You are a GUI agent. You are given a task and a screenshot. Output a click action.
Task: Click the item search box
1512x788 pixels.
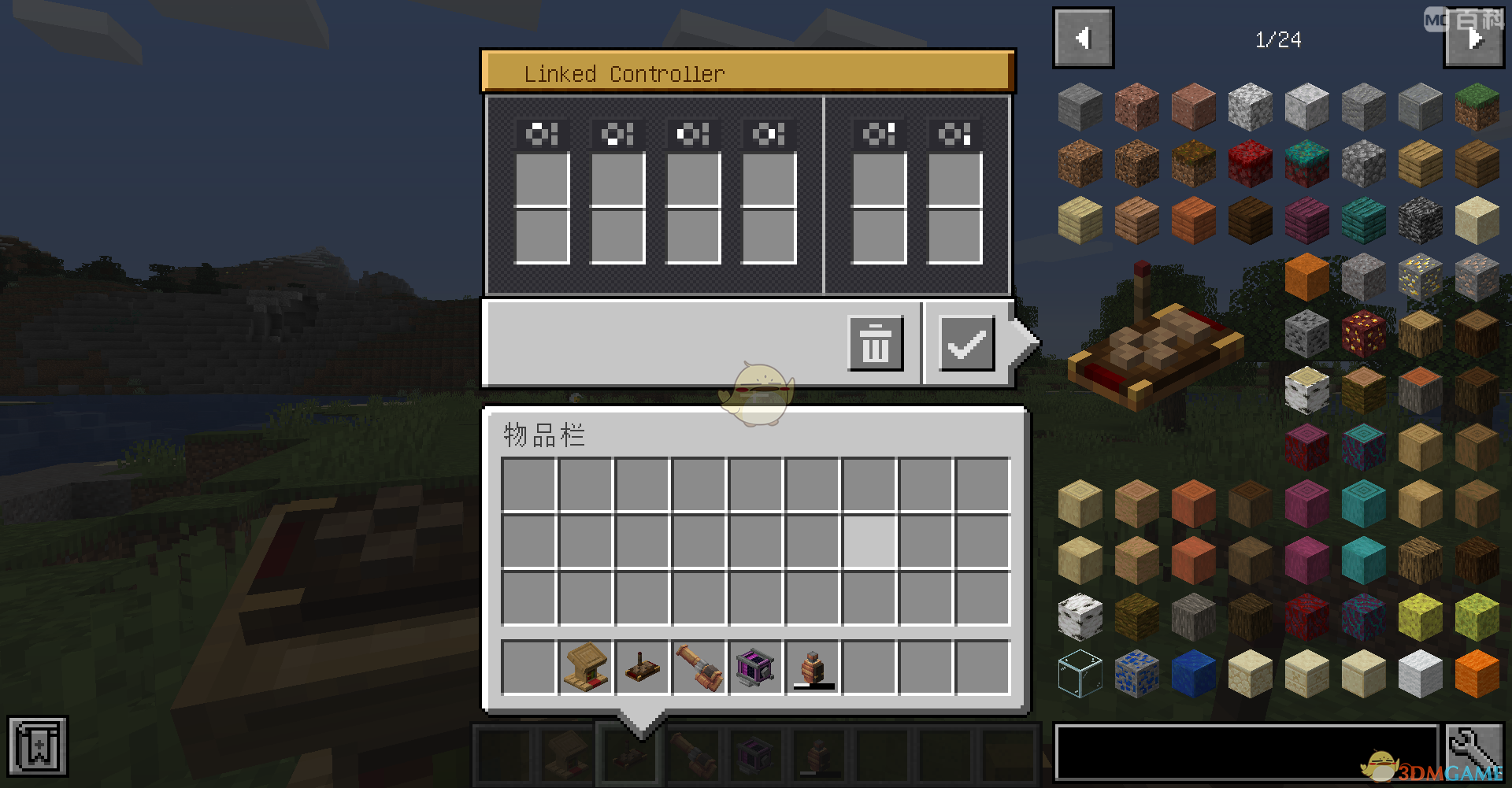click(x=1246, y=753)
